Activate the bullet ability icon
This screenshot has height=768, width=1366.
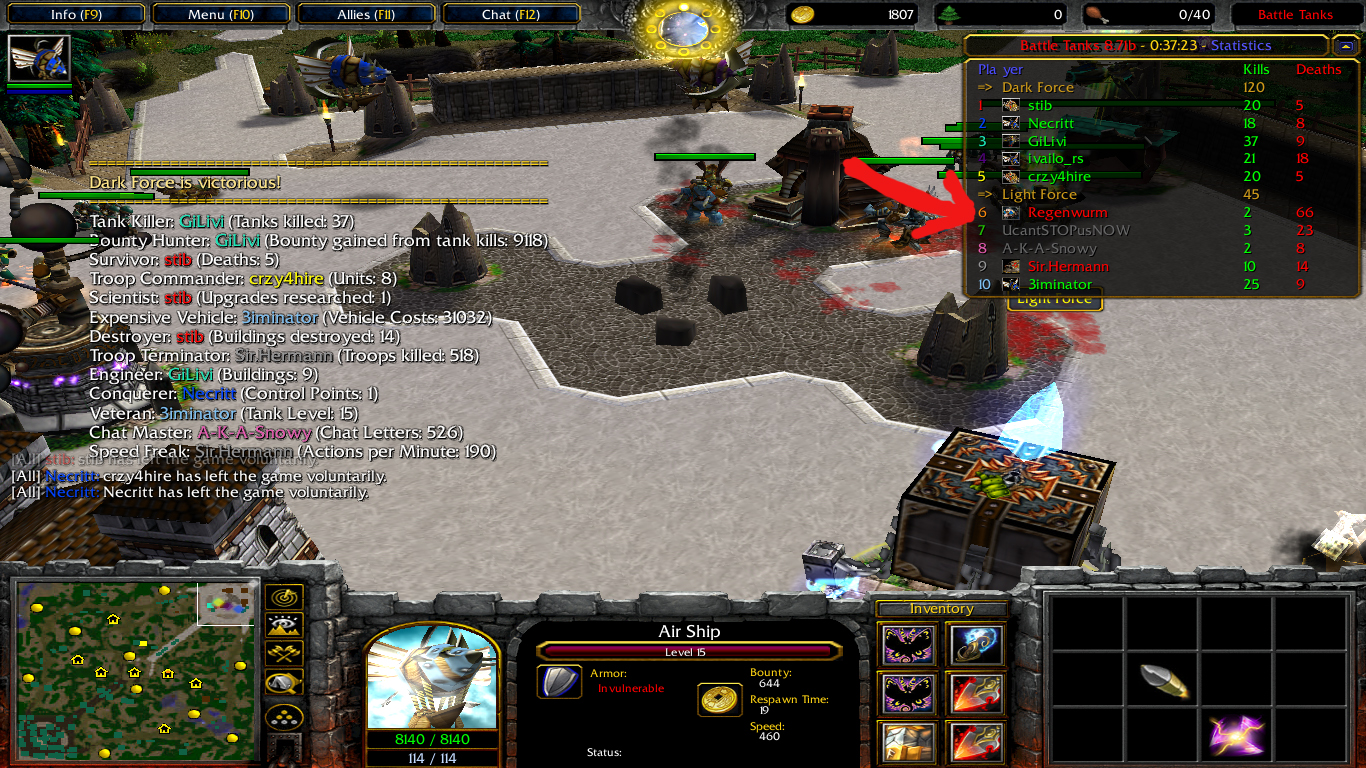tap(1164, 681)
